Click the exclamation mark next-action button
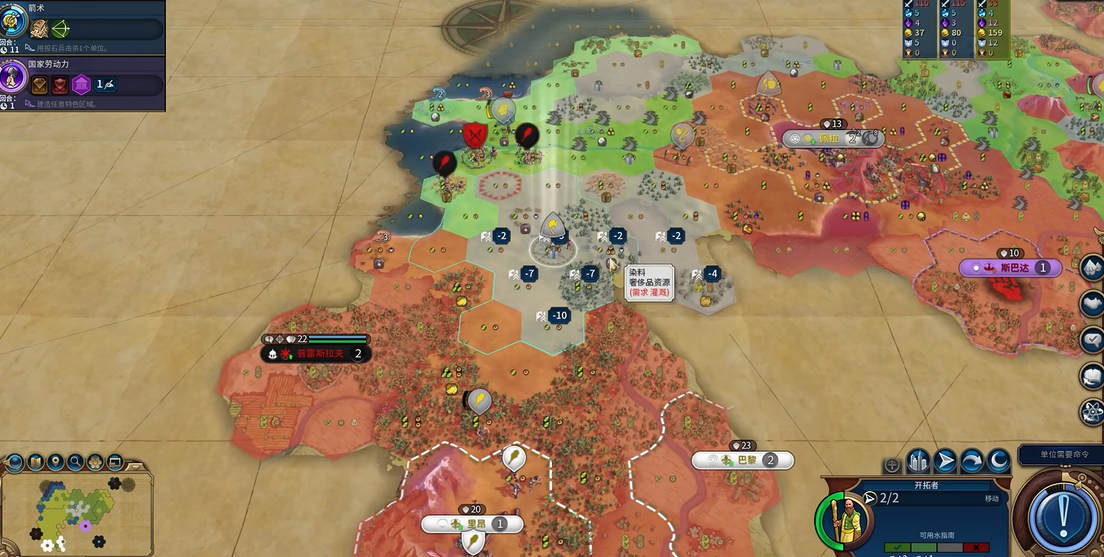The width and height of the screenshot is (1104, 557). tap(1063, 517)
